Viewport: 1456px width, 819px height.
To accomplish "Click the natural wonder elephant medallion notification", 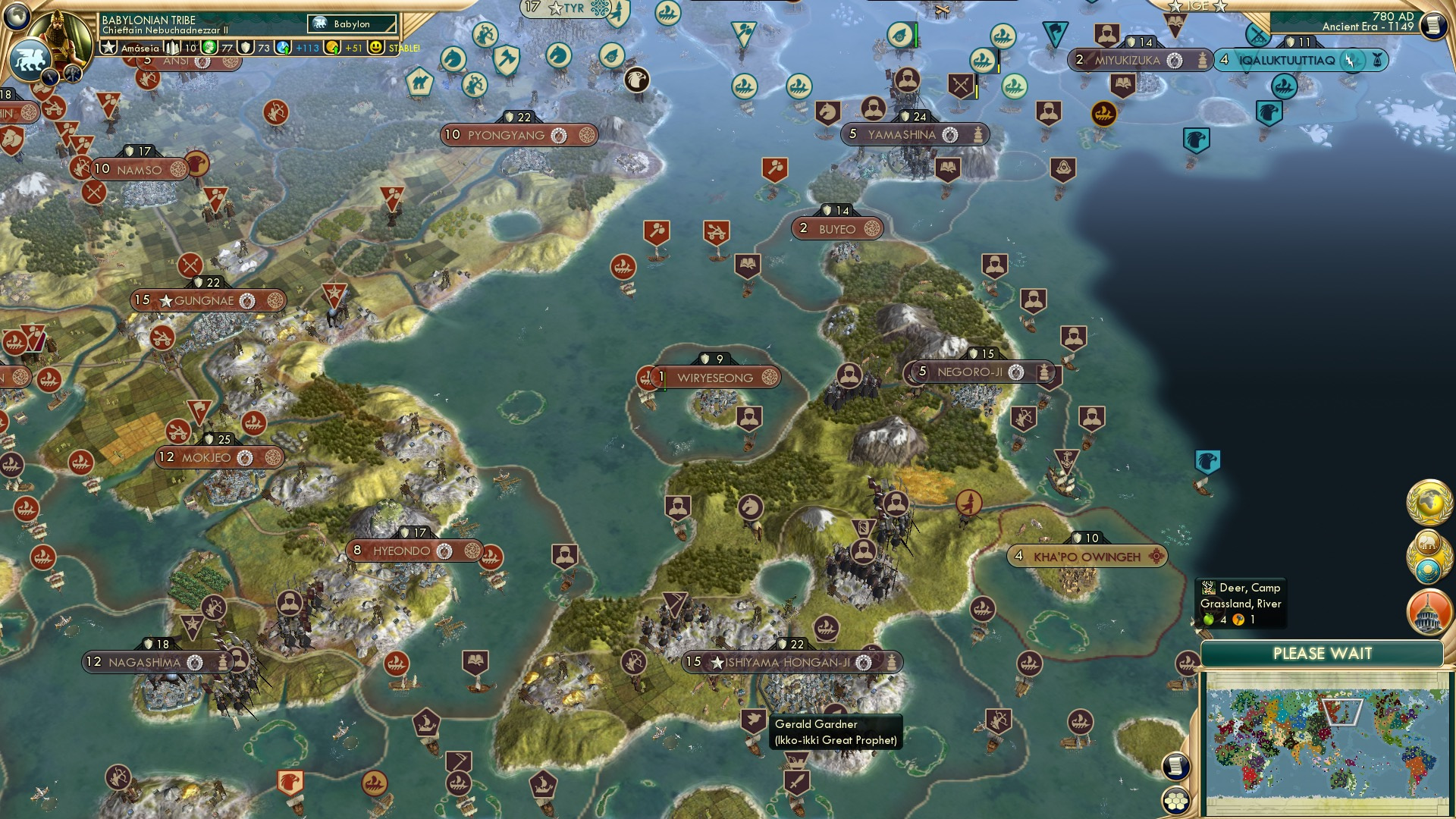I will pyautogui.click(x=1428, y=541).
